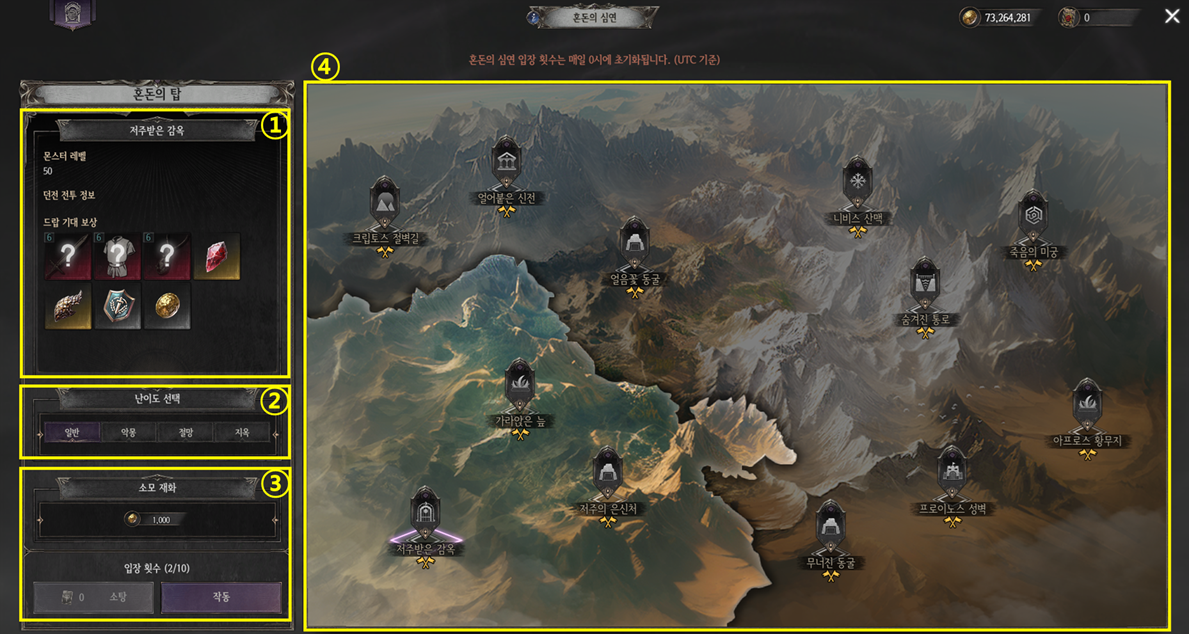The height and width of the screenshot is (634, 1189).
Task: Select the 무너진 동굴 dungeon marker
Action: 831,526
